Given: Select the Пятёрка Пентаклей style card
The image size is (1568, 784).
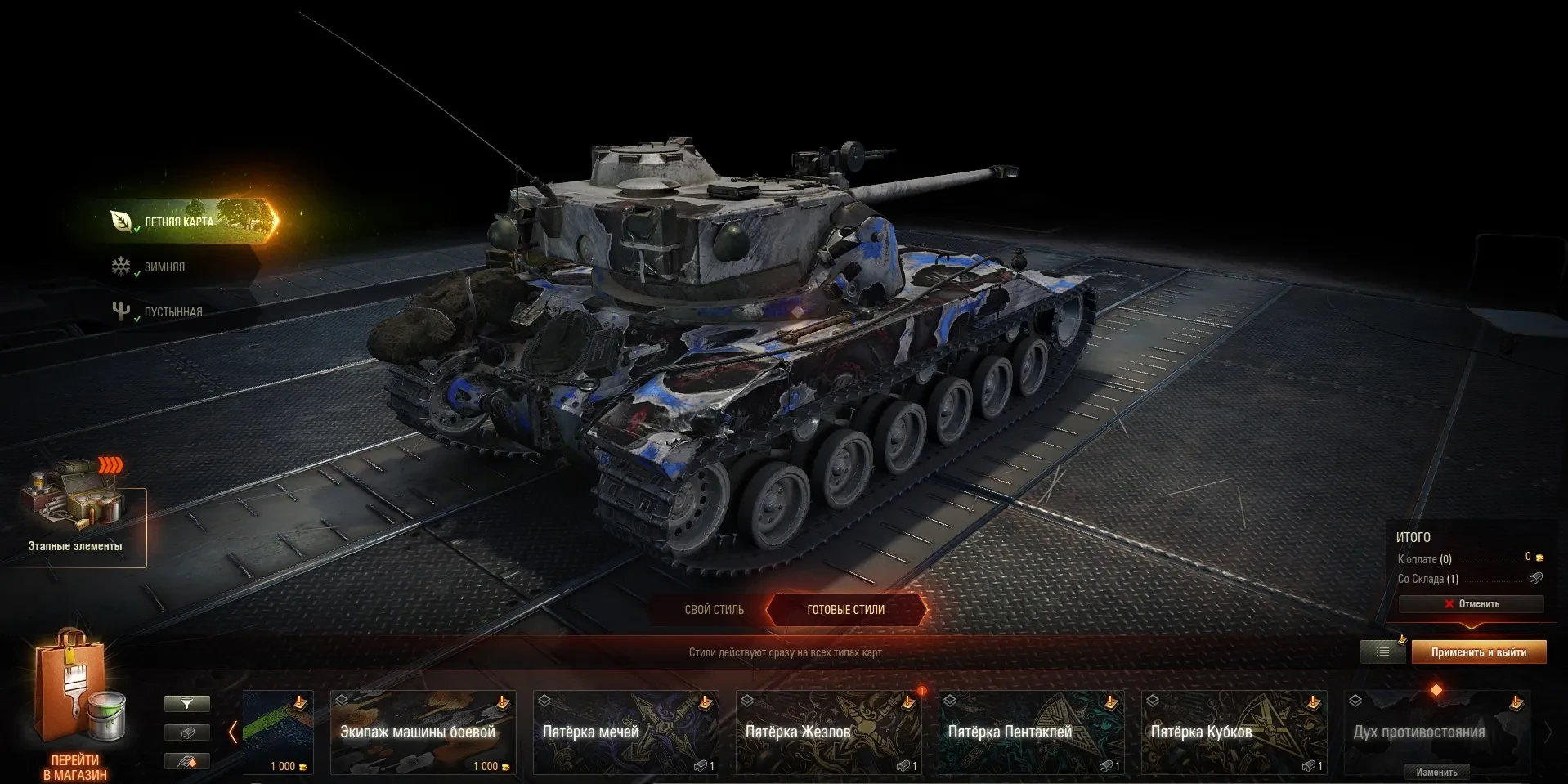Looking at the screenshot, I should [x=1031, y=732].
